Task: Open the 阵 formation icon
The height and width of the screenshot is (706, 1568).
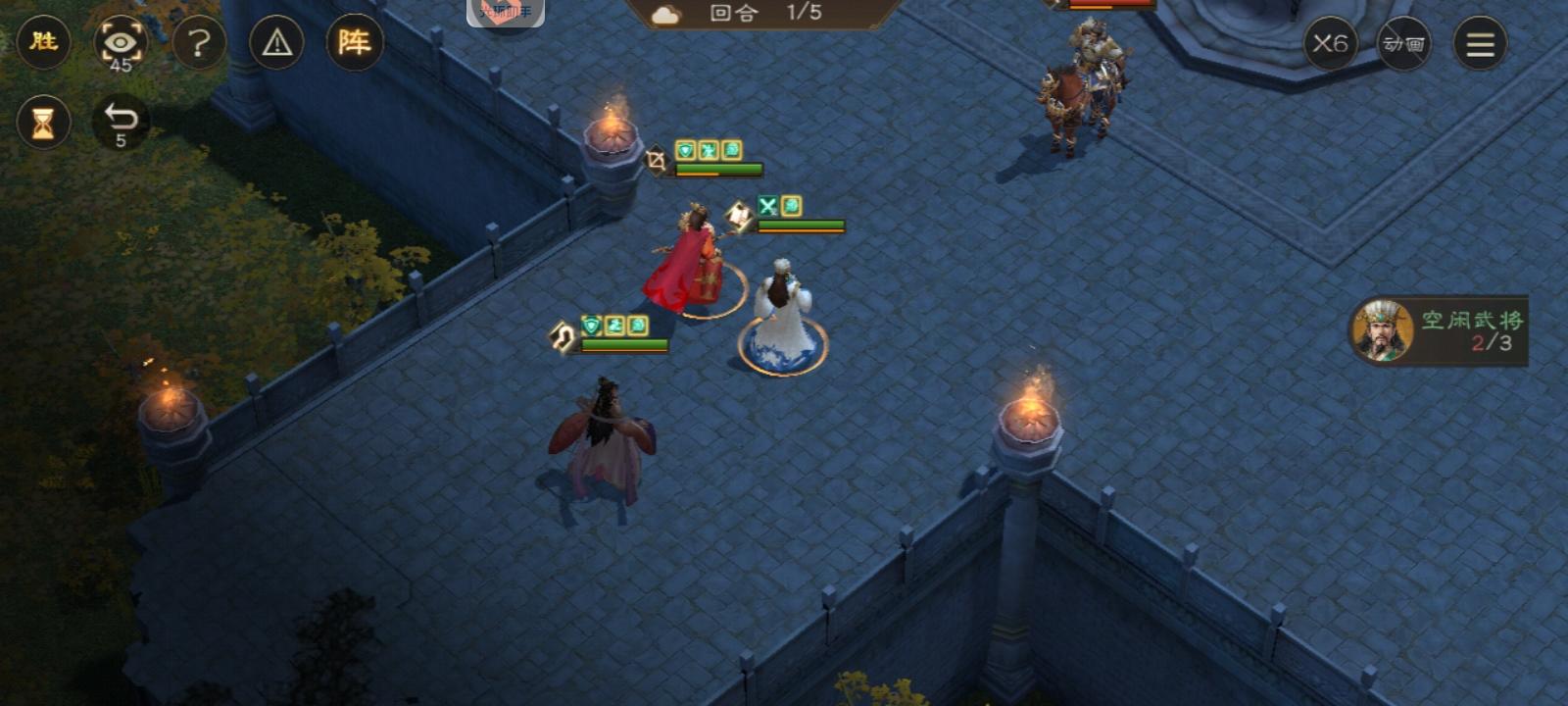Action: (x=357, y=43)
